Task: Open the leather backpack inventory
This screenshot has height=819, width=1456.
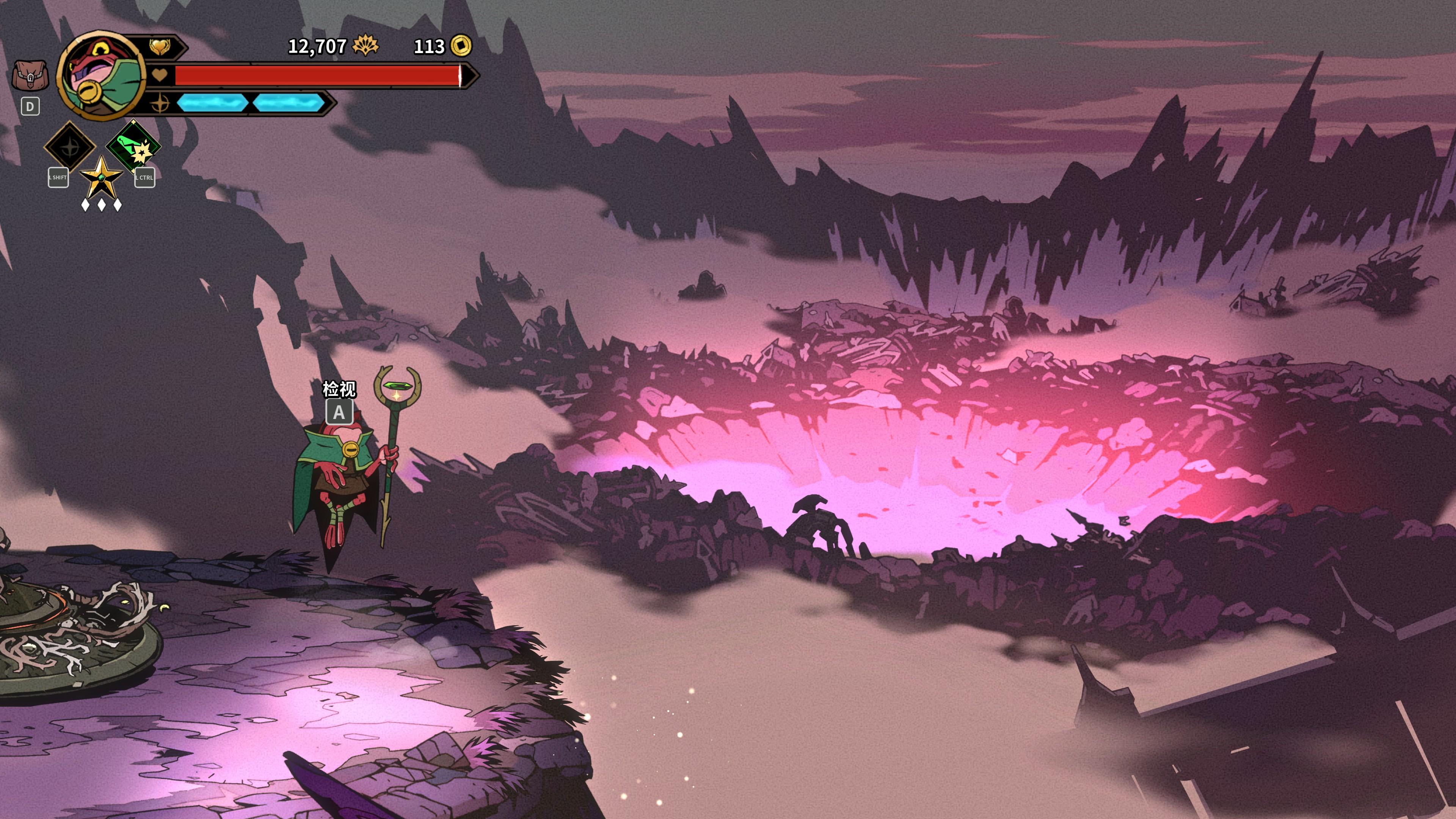Action: (x=30, y=76)
